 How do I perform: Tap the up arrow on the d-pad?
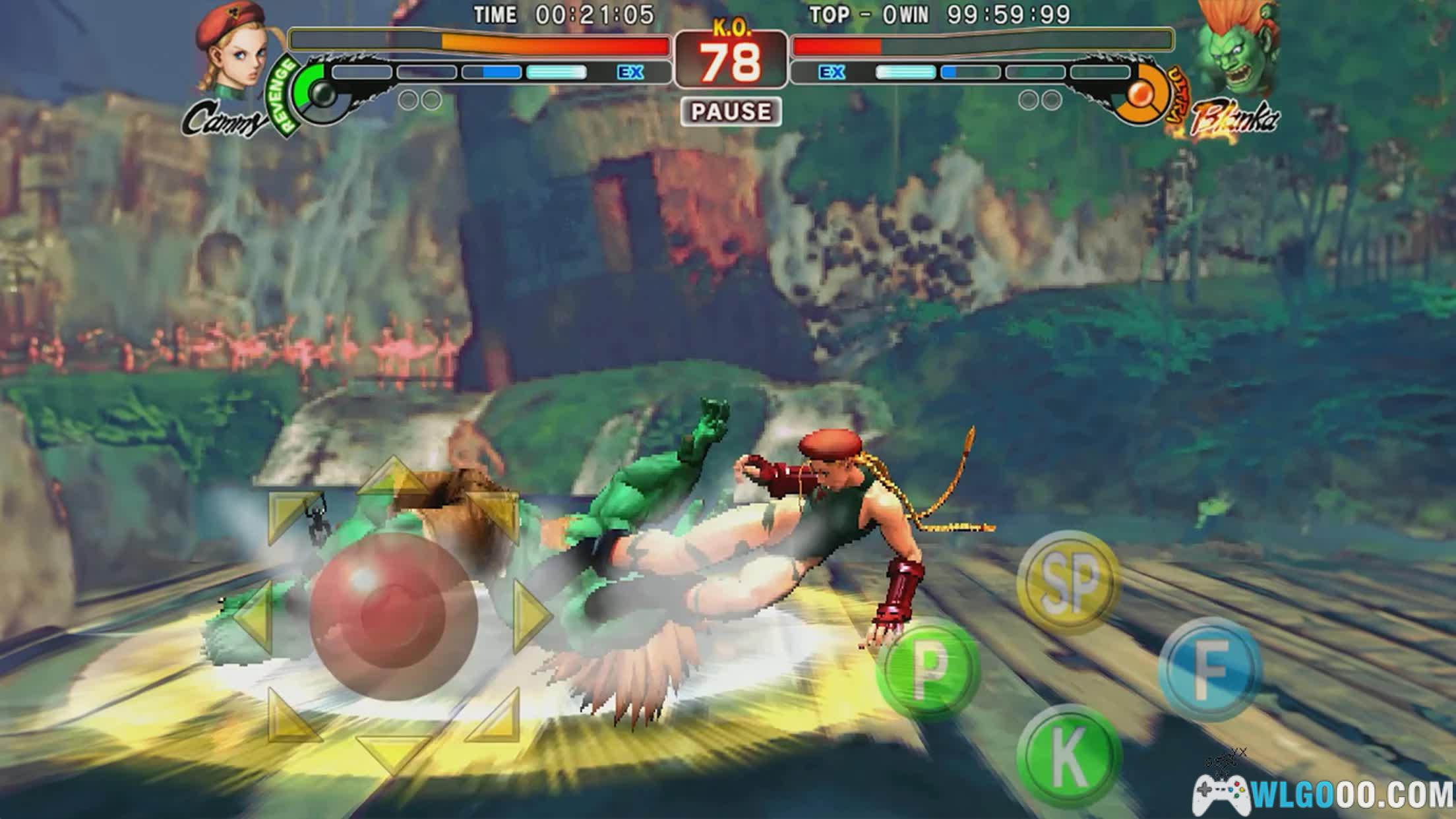coord(393,478)
